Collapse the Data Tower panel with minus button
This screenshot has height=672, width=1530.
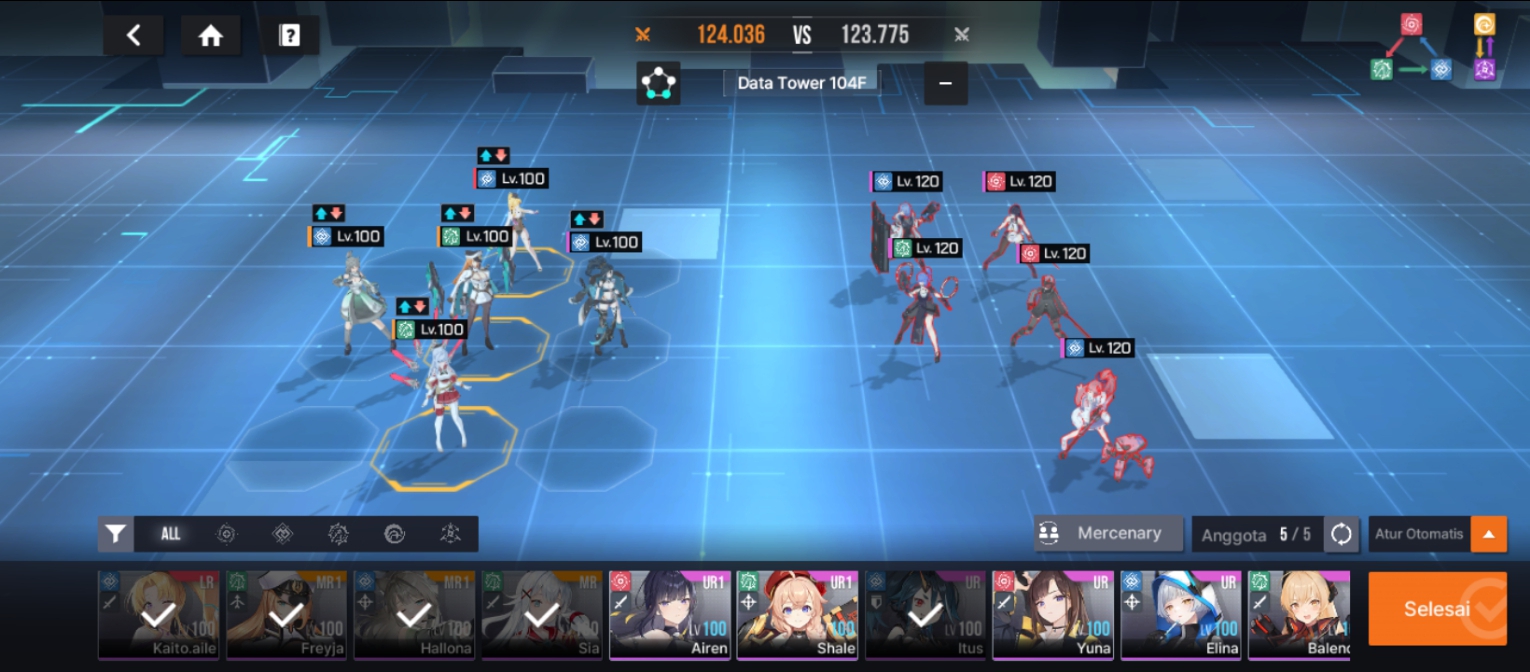pyautogui.click(x=945, y=83)
